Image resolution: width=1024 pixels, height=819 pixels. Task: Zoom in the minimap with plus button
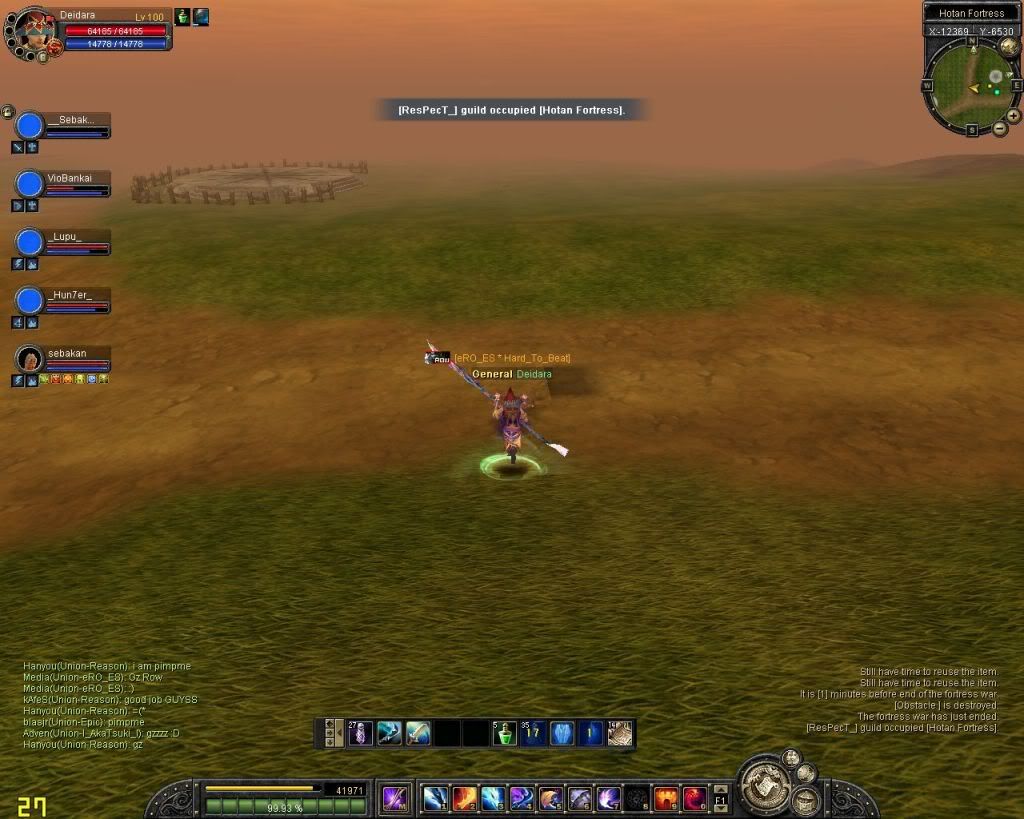coord(1013,114)
